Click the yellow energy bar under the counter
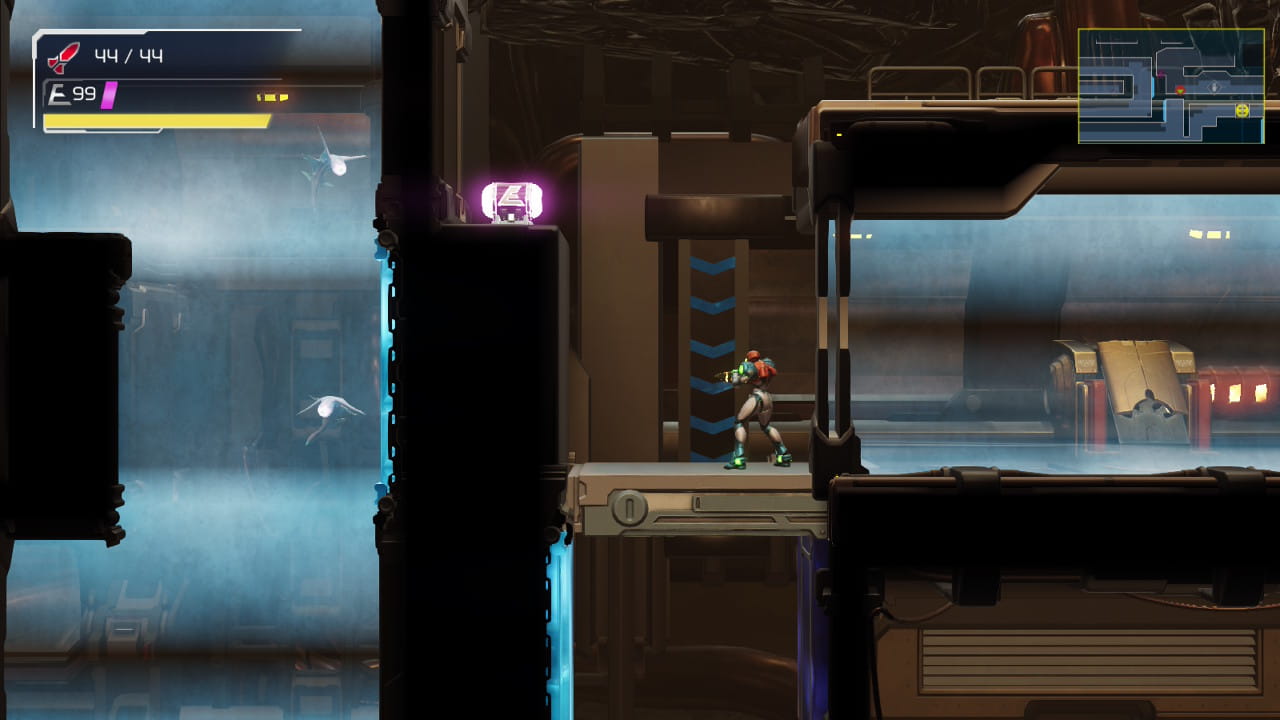The height and width of the screenshot is (720, 1280). point(155,120)
